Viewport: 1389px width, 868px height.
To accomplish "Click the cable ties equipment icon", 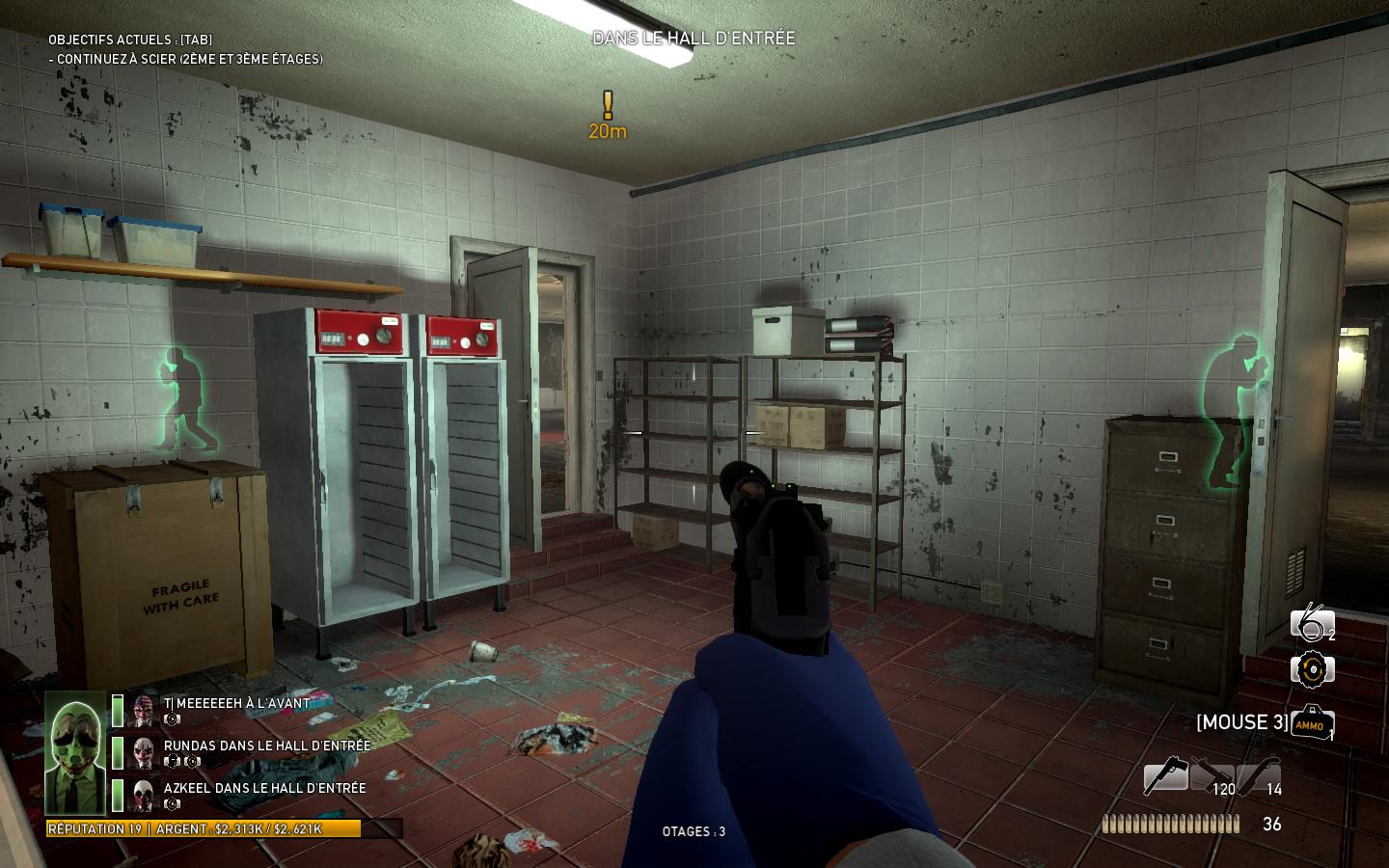I will 1312,624.
